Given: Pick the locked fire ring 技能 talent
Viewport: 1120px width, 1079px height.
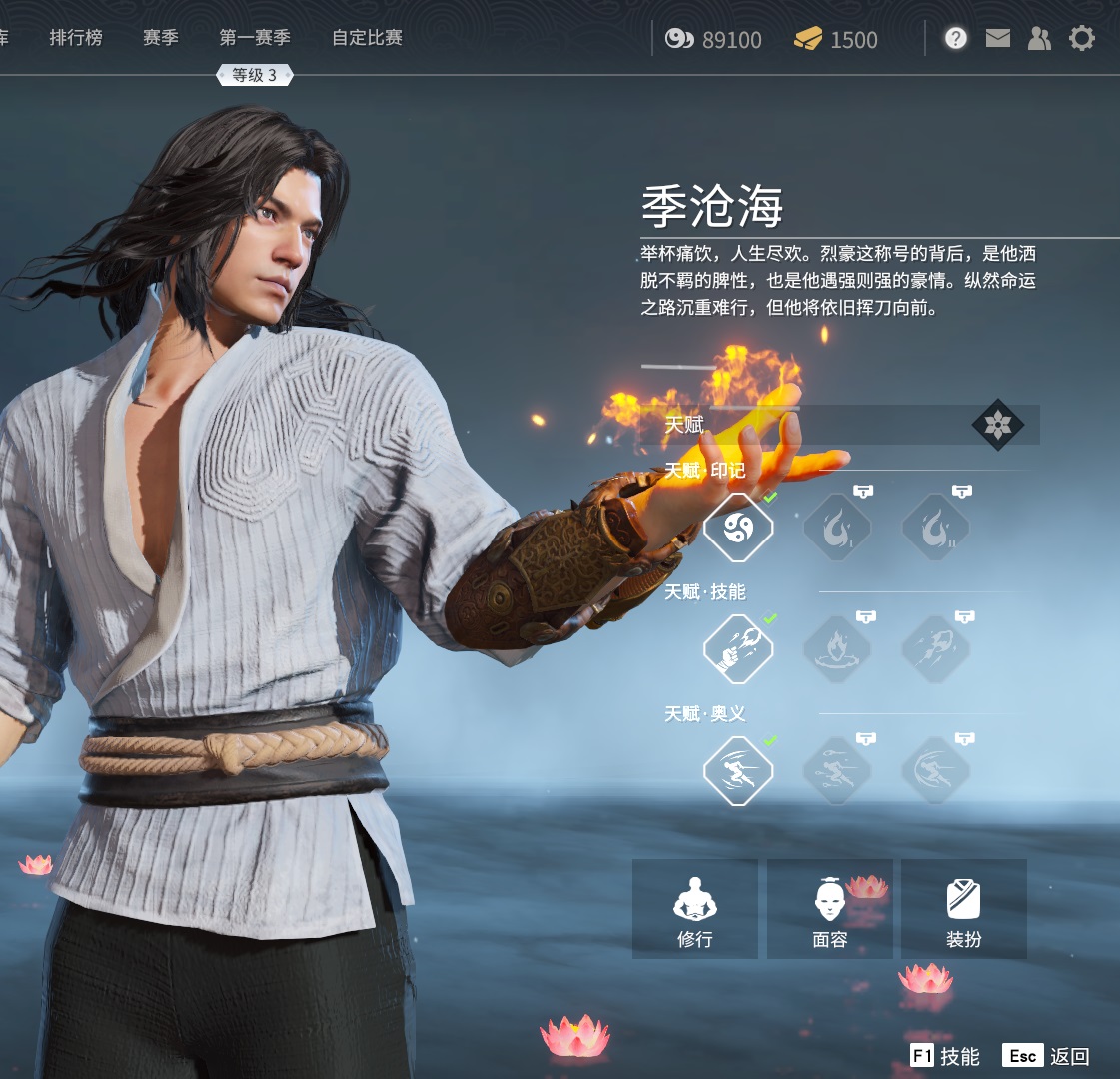Looking at the screenshot, I should click(837, 649).
